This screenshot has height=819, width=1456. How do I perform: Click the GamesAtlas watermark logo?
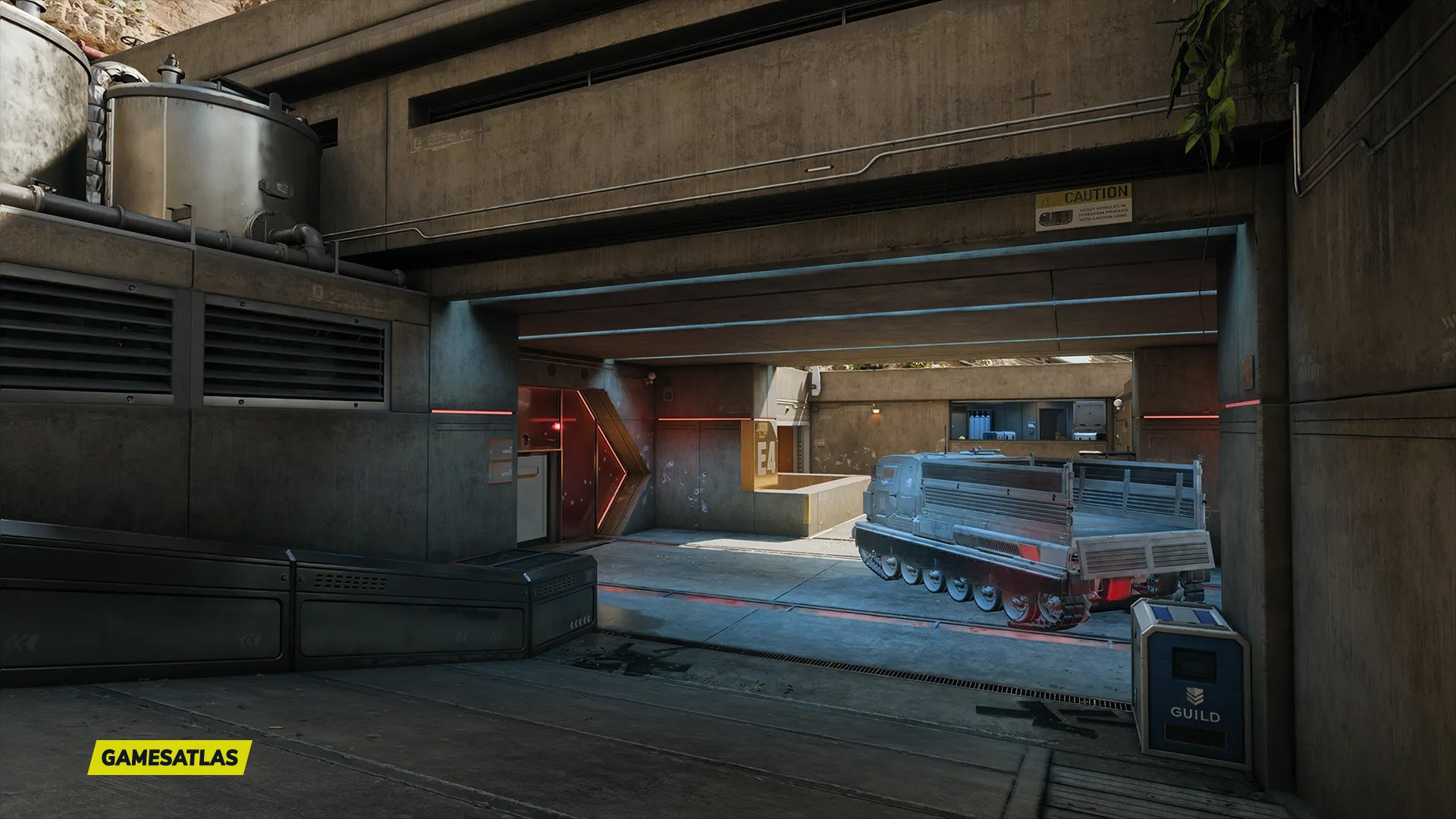point(169,757)
